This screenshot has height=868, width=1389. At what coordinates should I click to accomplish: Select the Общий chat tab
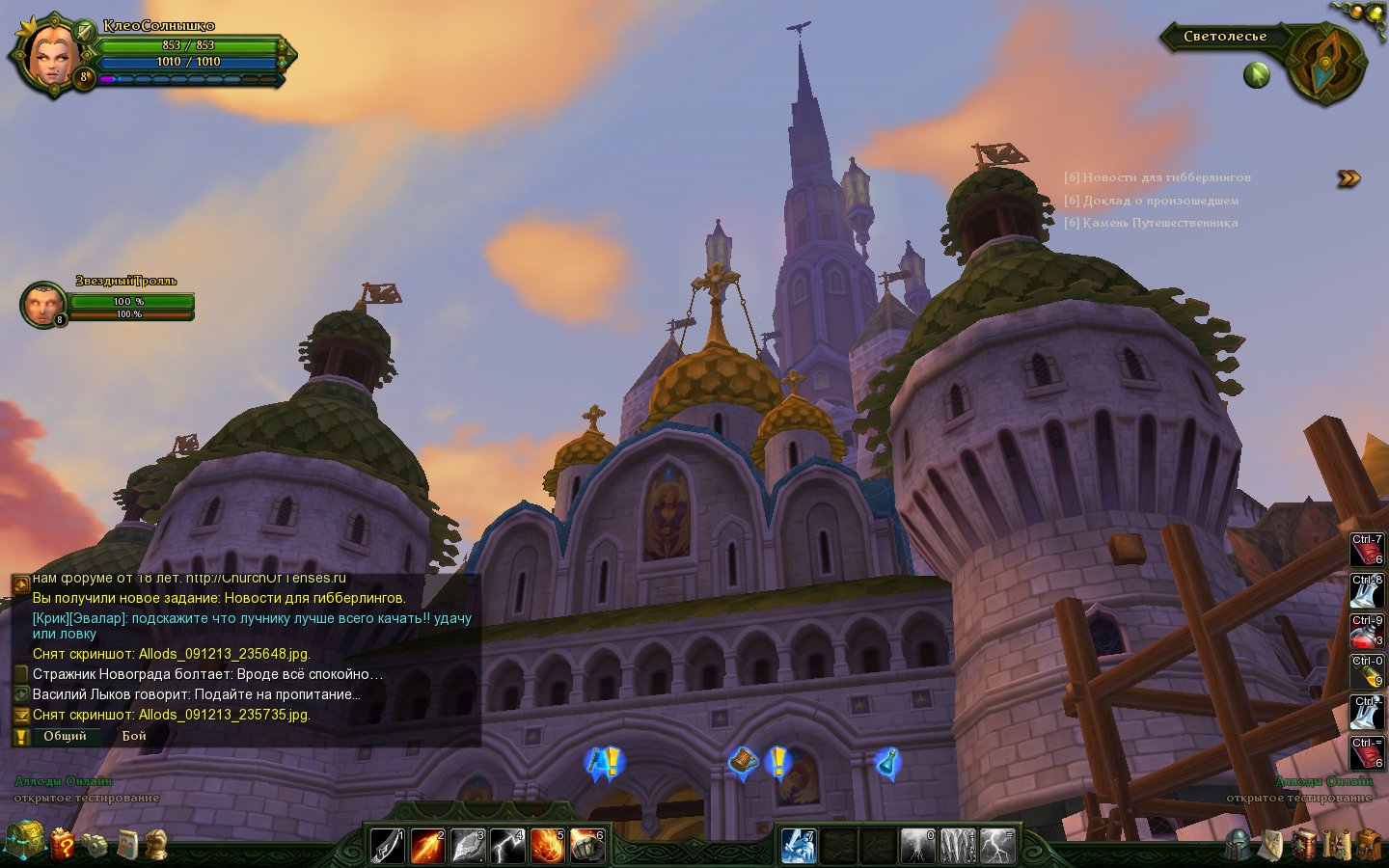pos(65,736)
